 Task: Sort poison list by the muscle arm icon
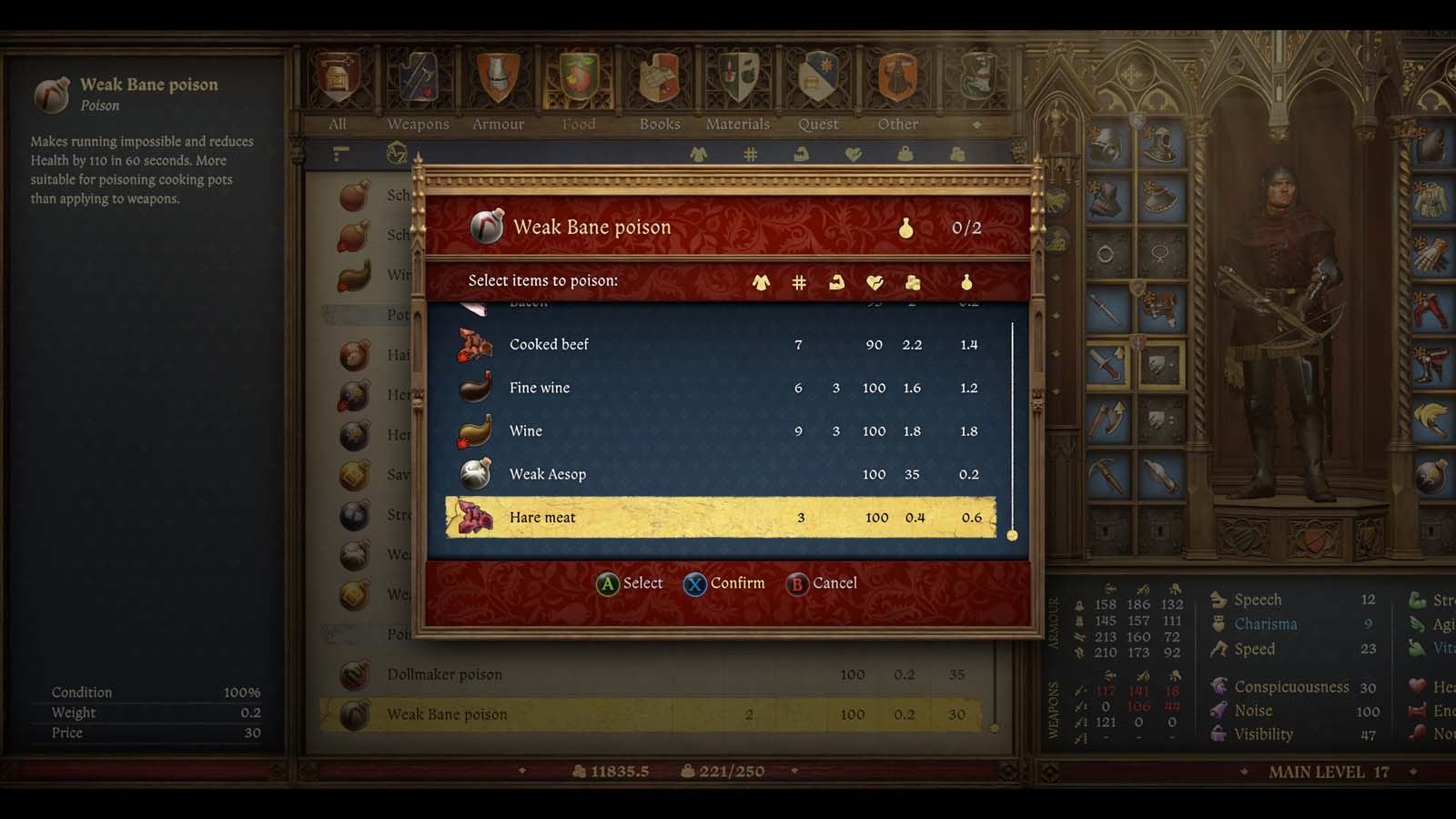click(837, 281)
